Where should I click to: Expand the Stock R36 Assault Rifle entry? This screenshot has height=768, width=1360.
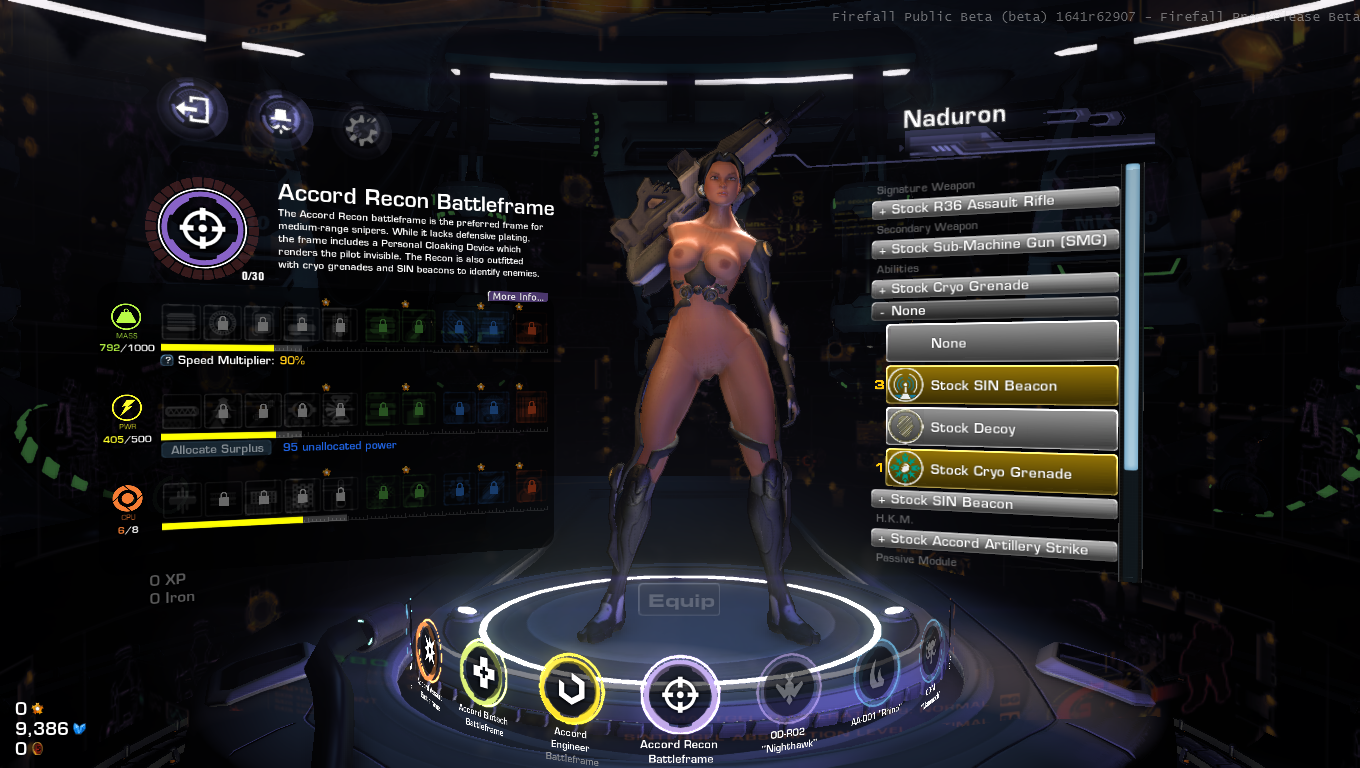coord(995,203)
